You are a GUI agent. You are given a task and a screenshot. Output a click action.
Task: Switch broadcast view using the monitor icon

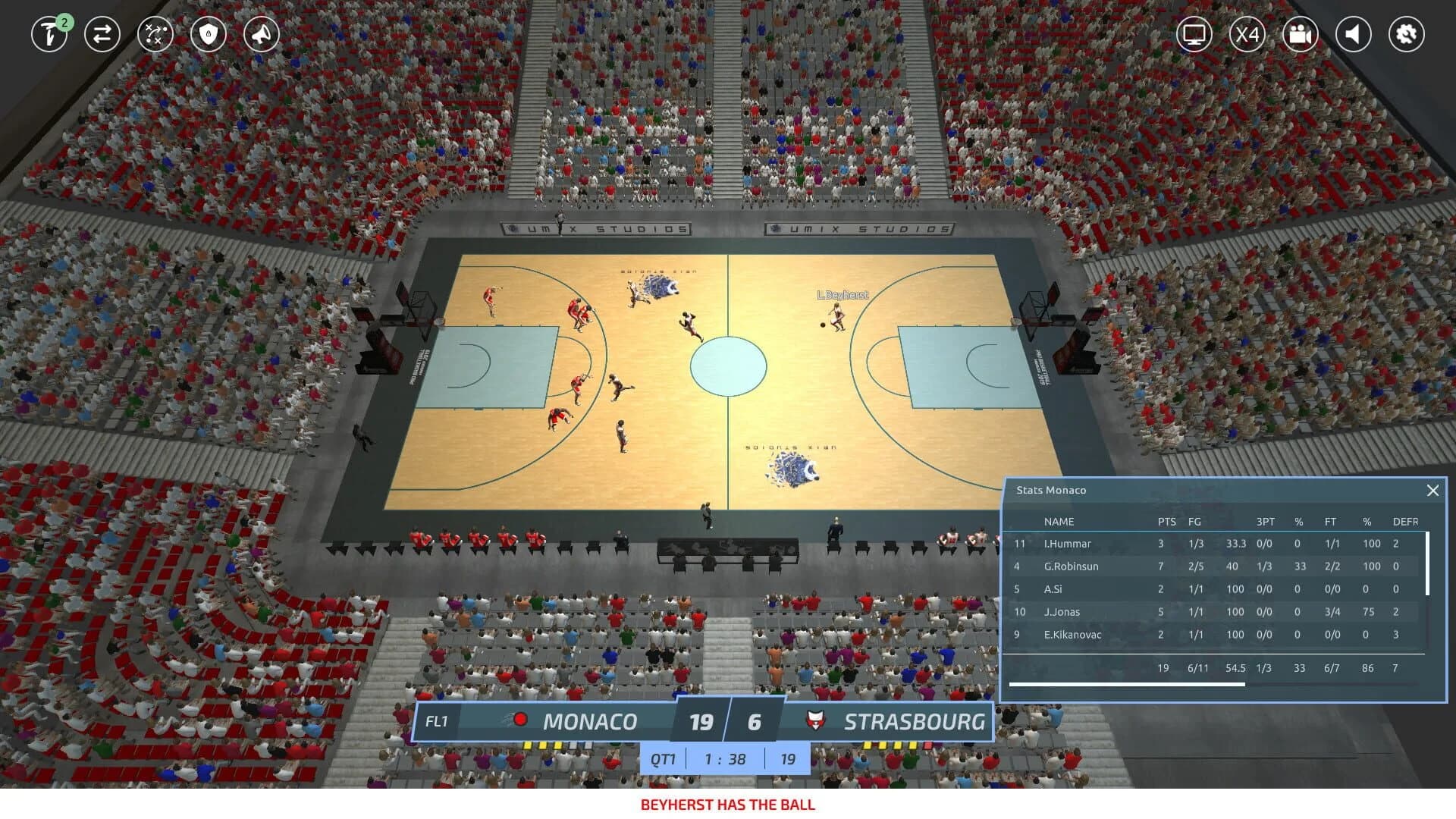tap(1194, 34)
